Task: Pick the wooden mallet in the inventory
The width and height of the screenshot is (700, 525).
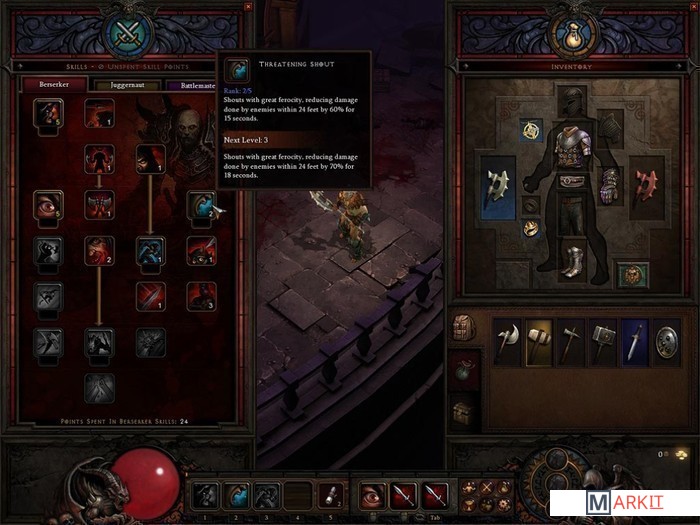Action: (541, 340)
